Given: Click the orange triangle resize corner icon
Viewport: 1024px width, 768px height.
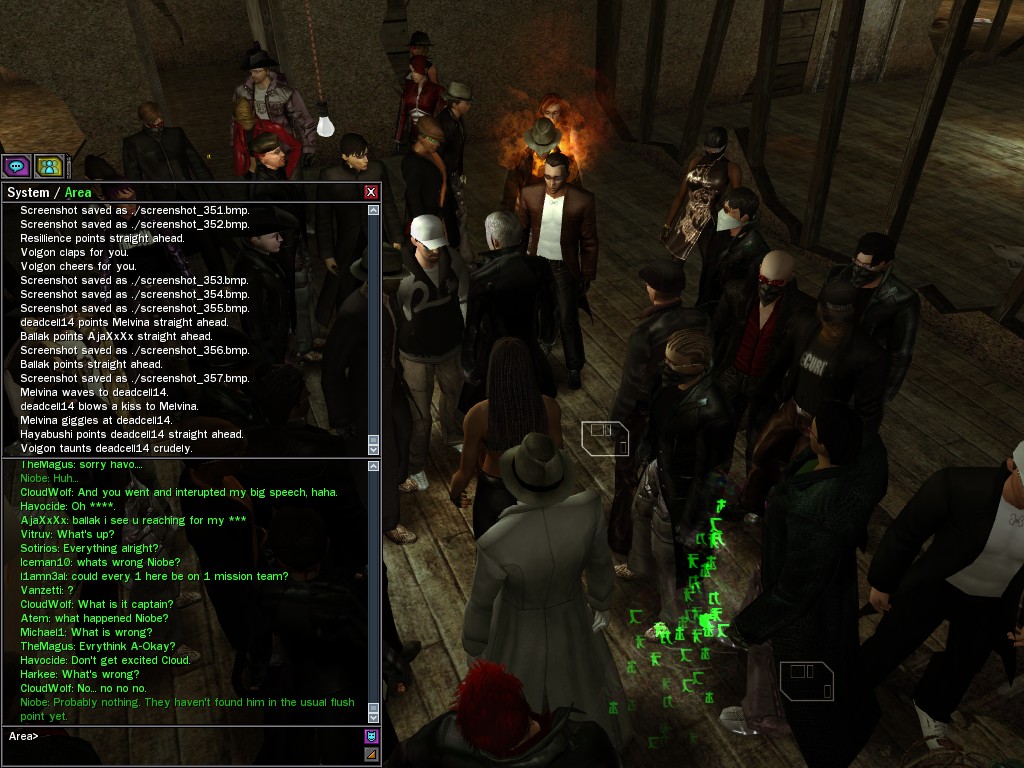Looking at the screenshot, I should coord(371,754).
